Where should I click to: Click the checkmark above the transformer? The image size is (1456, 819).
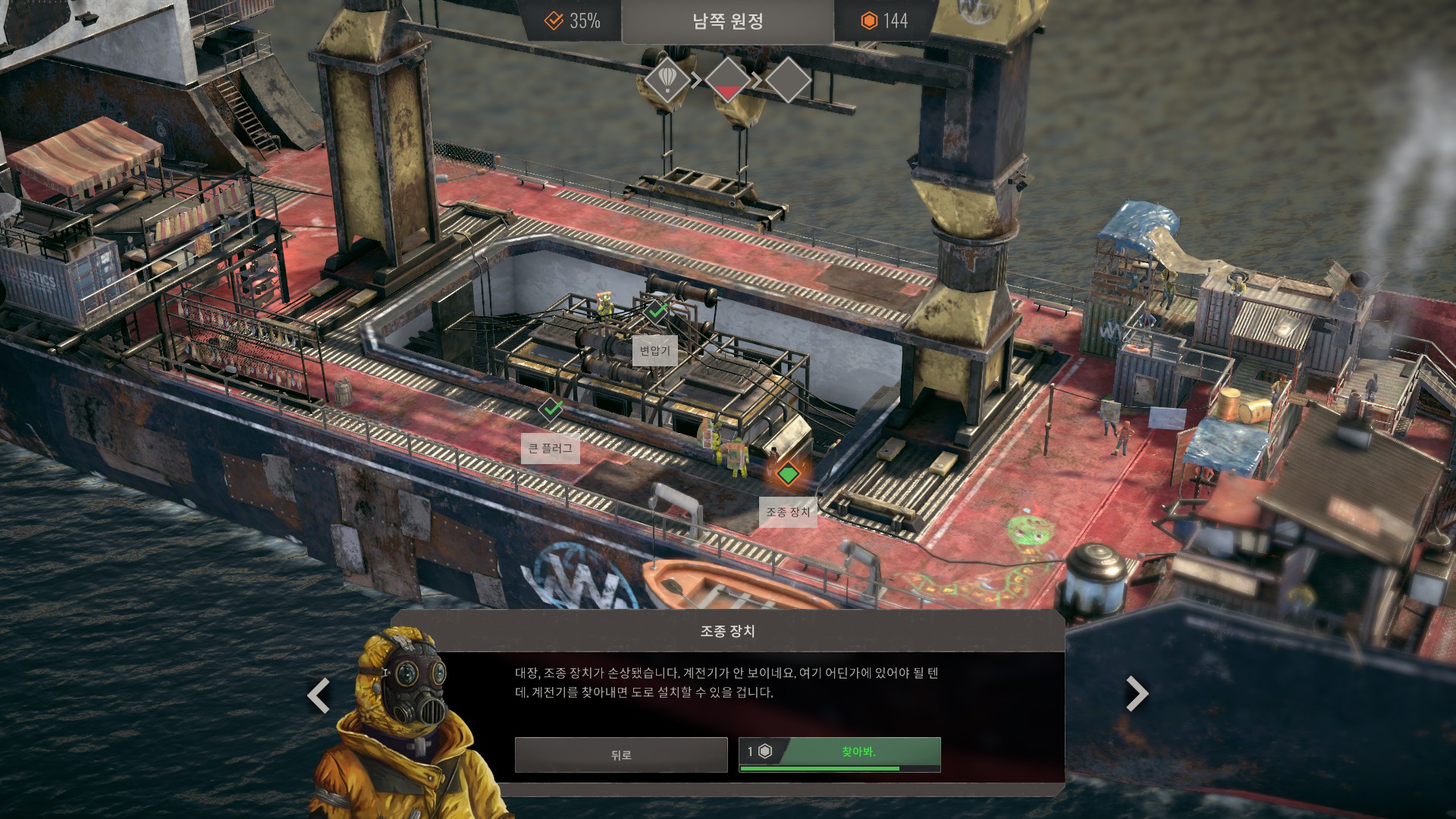click(x=656, y=310)
